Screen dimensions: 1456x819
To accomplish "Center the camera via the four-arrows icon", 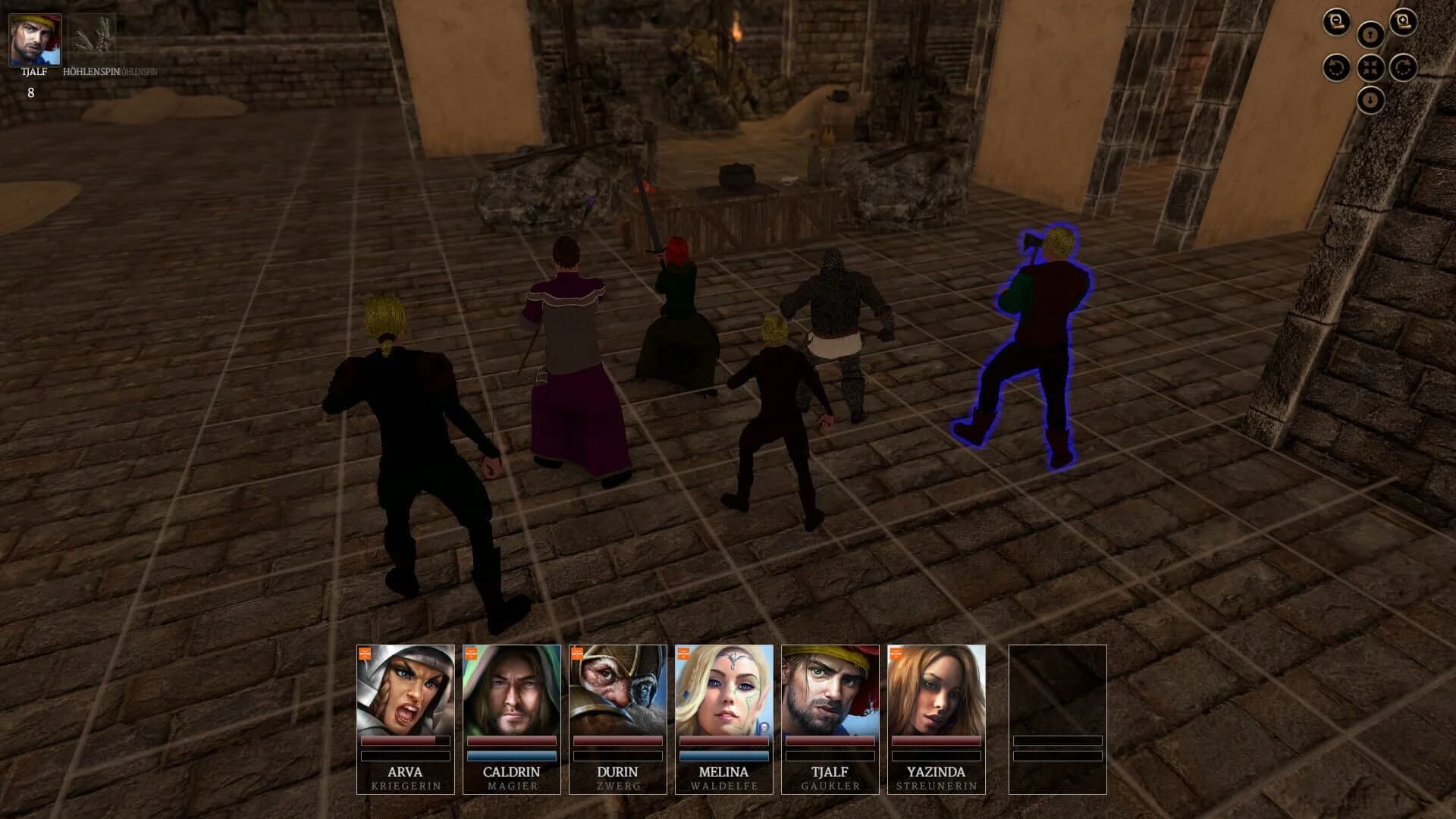I will coord(1370,67).
